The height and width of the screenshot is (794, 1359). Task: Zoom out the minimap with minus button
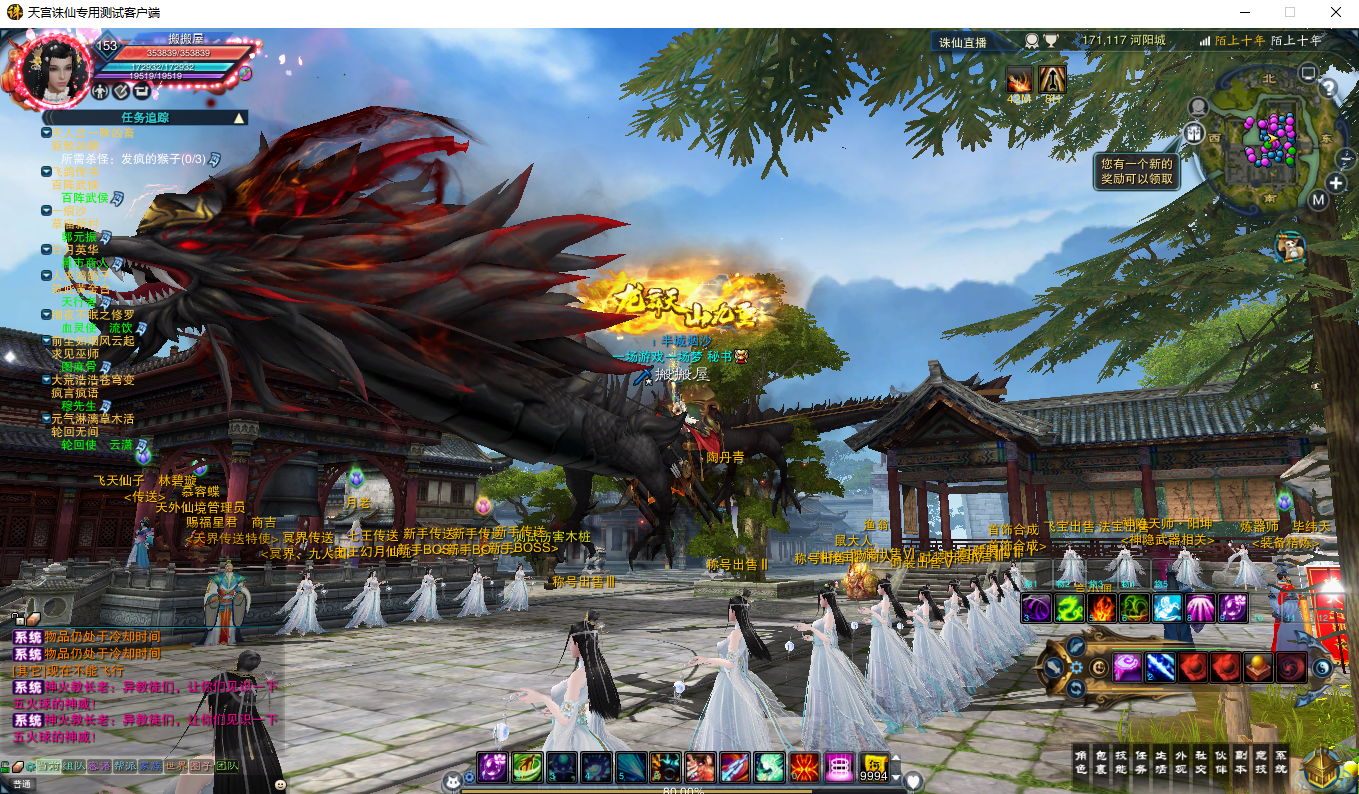click(1347, 158)
